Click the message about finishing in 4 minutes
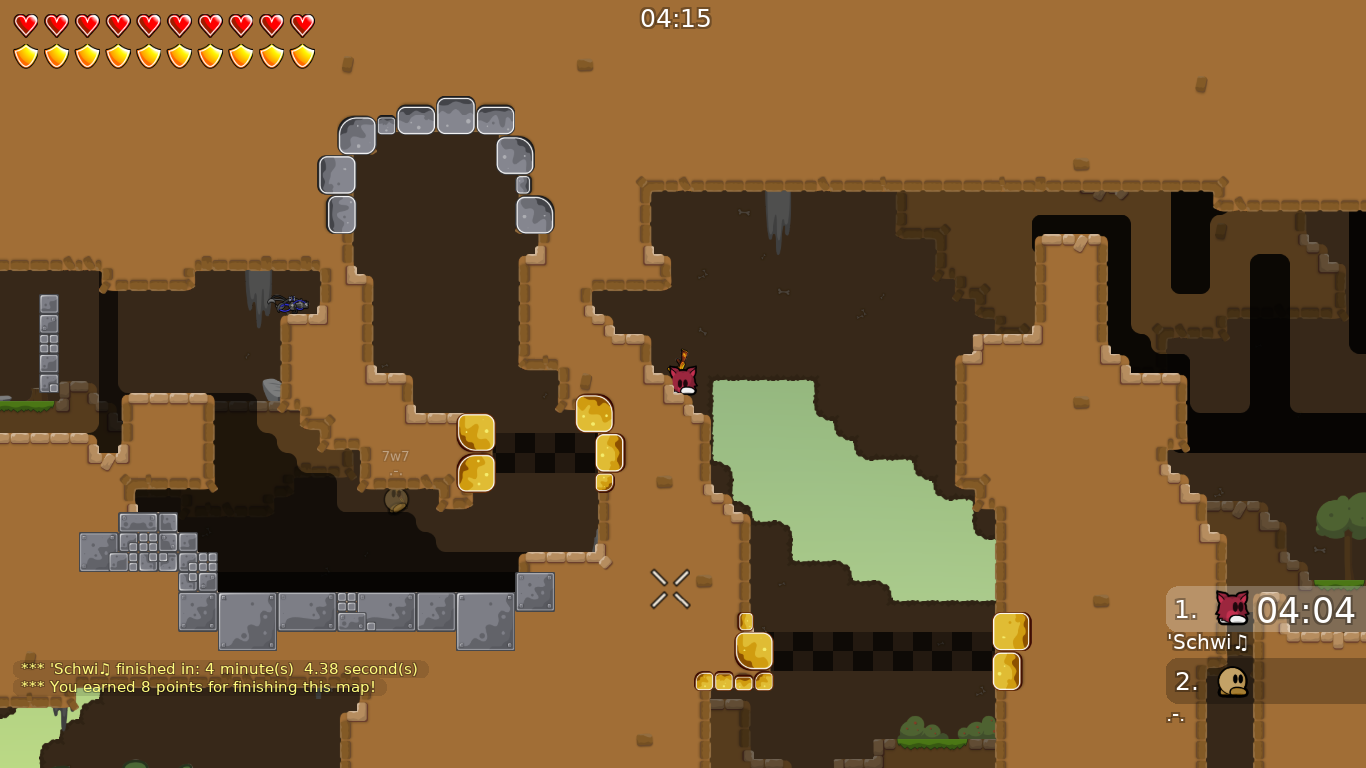 tap(220, 668)
